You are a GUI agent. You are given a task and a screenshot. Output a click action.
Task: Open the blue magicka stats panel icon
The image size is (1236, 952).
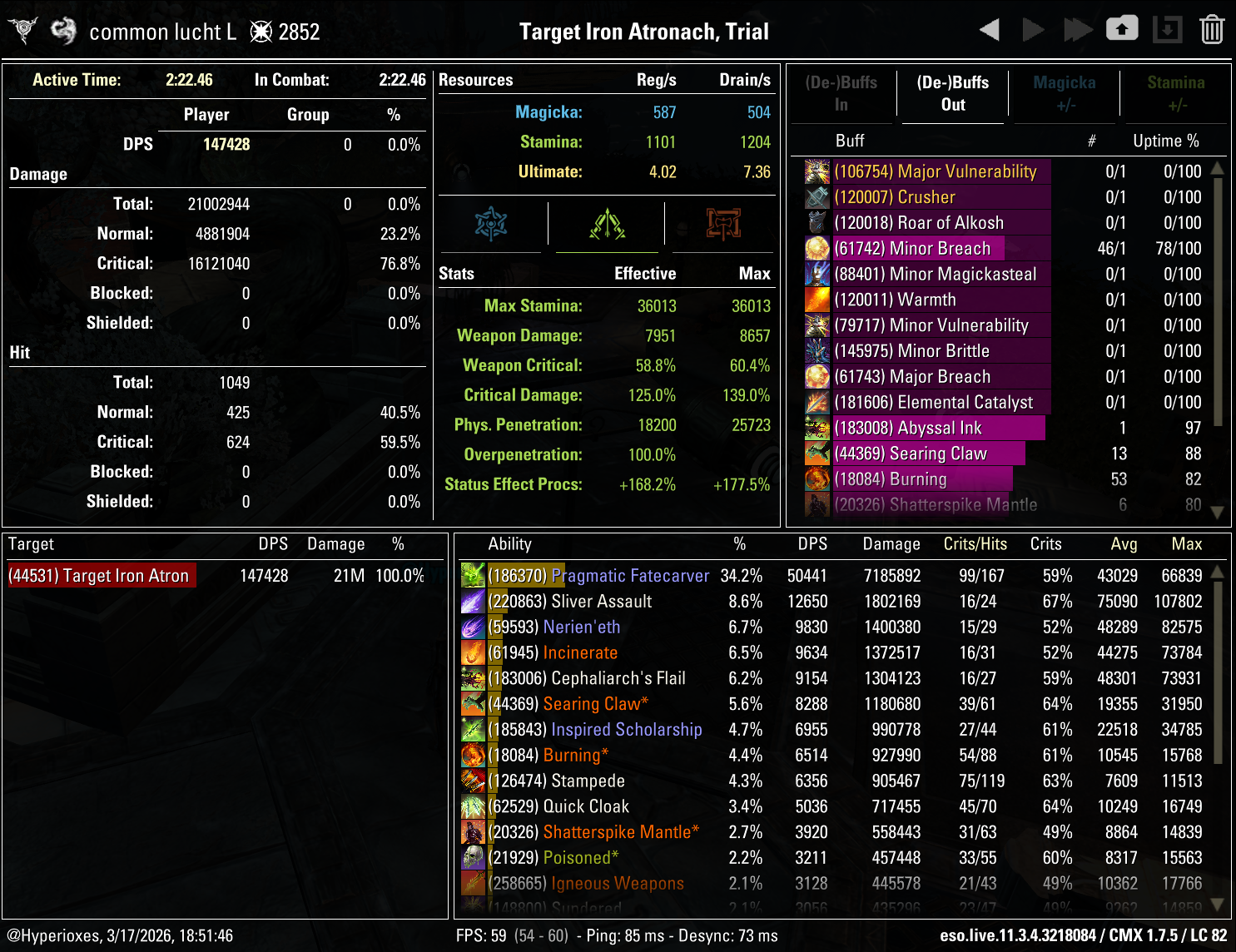click(x=490, y=223)
